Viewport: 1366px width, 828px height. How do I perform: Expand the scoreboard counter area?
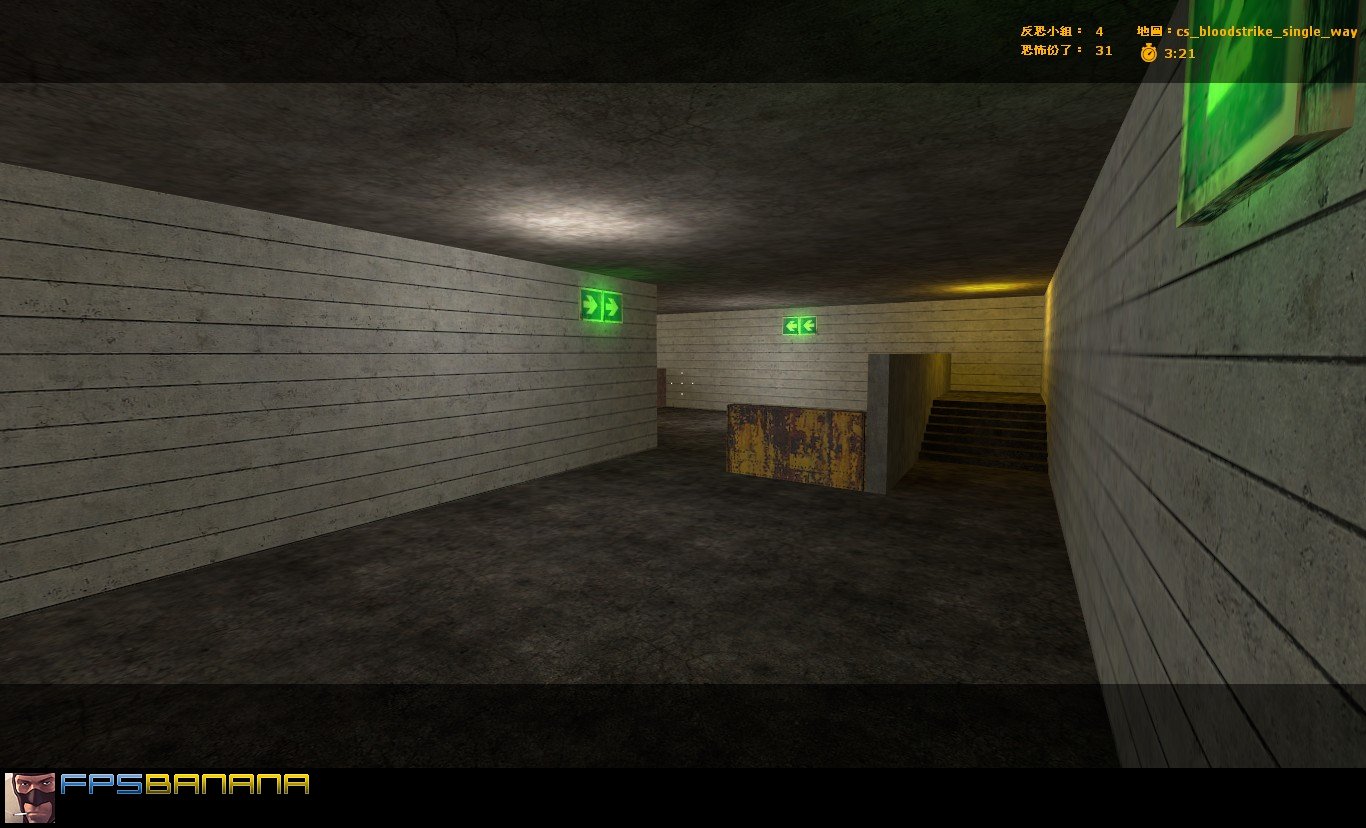[x=1070, y=41]
